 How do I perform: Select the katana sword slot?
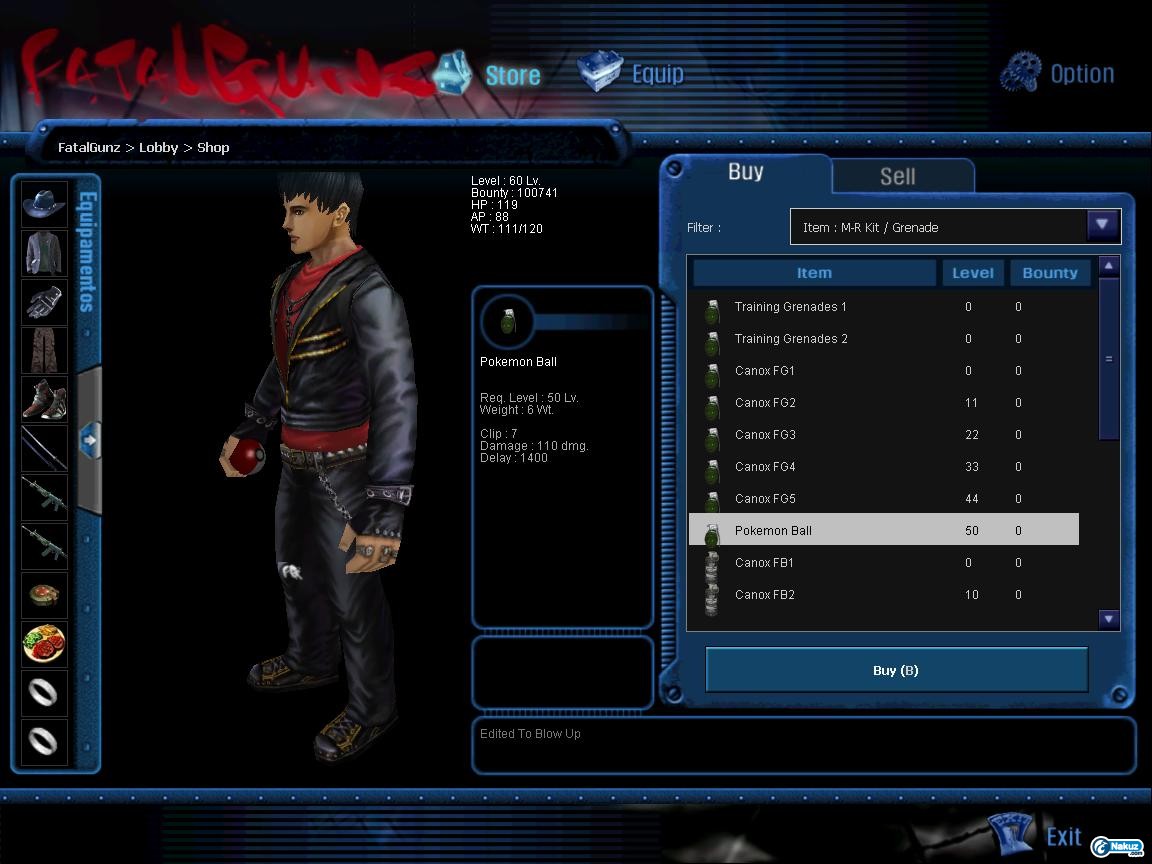click(44, 447)
